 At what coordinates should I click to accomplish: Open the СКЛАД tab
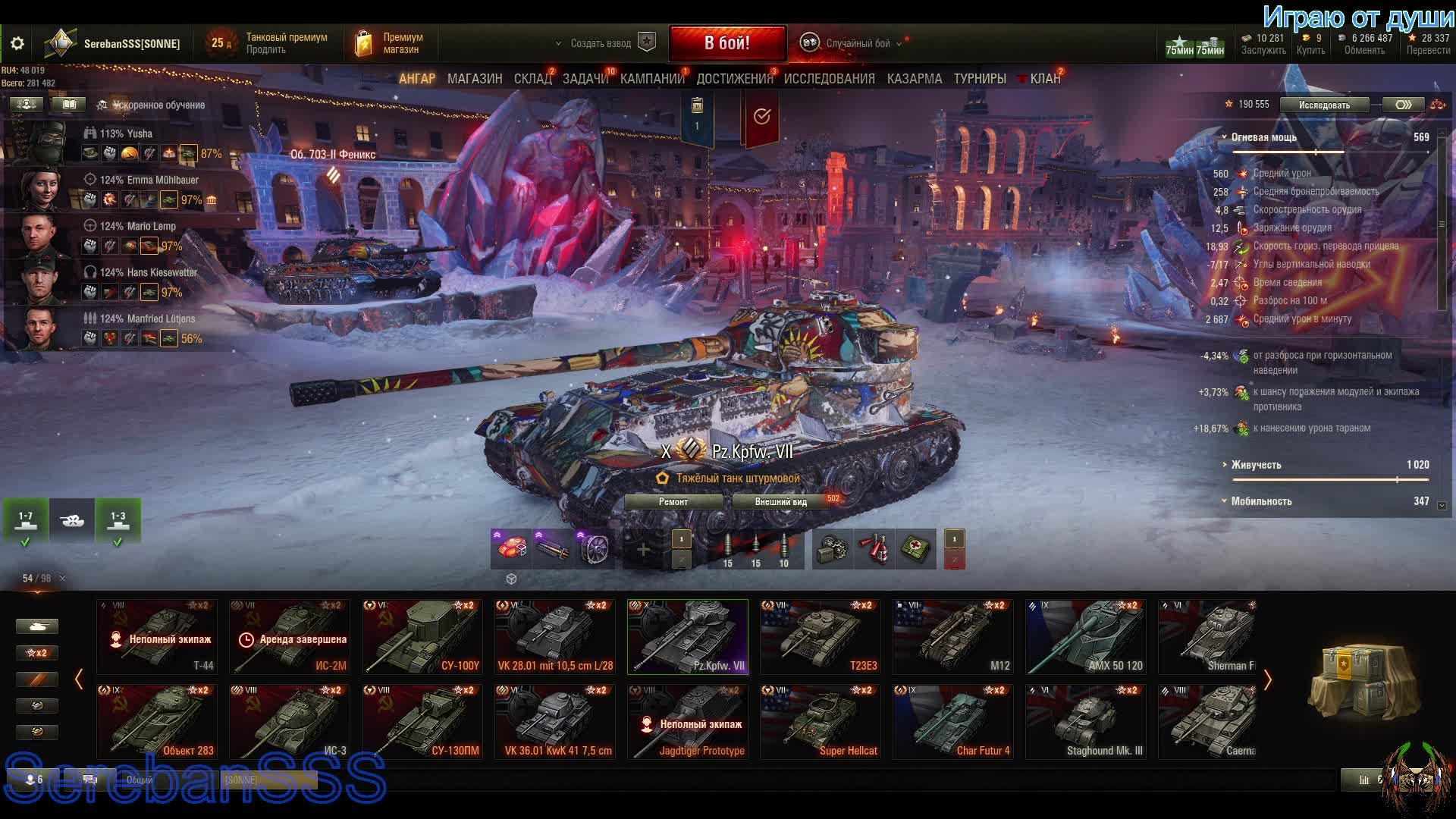tap(532, 79)
